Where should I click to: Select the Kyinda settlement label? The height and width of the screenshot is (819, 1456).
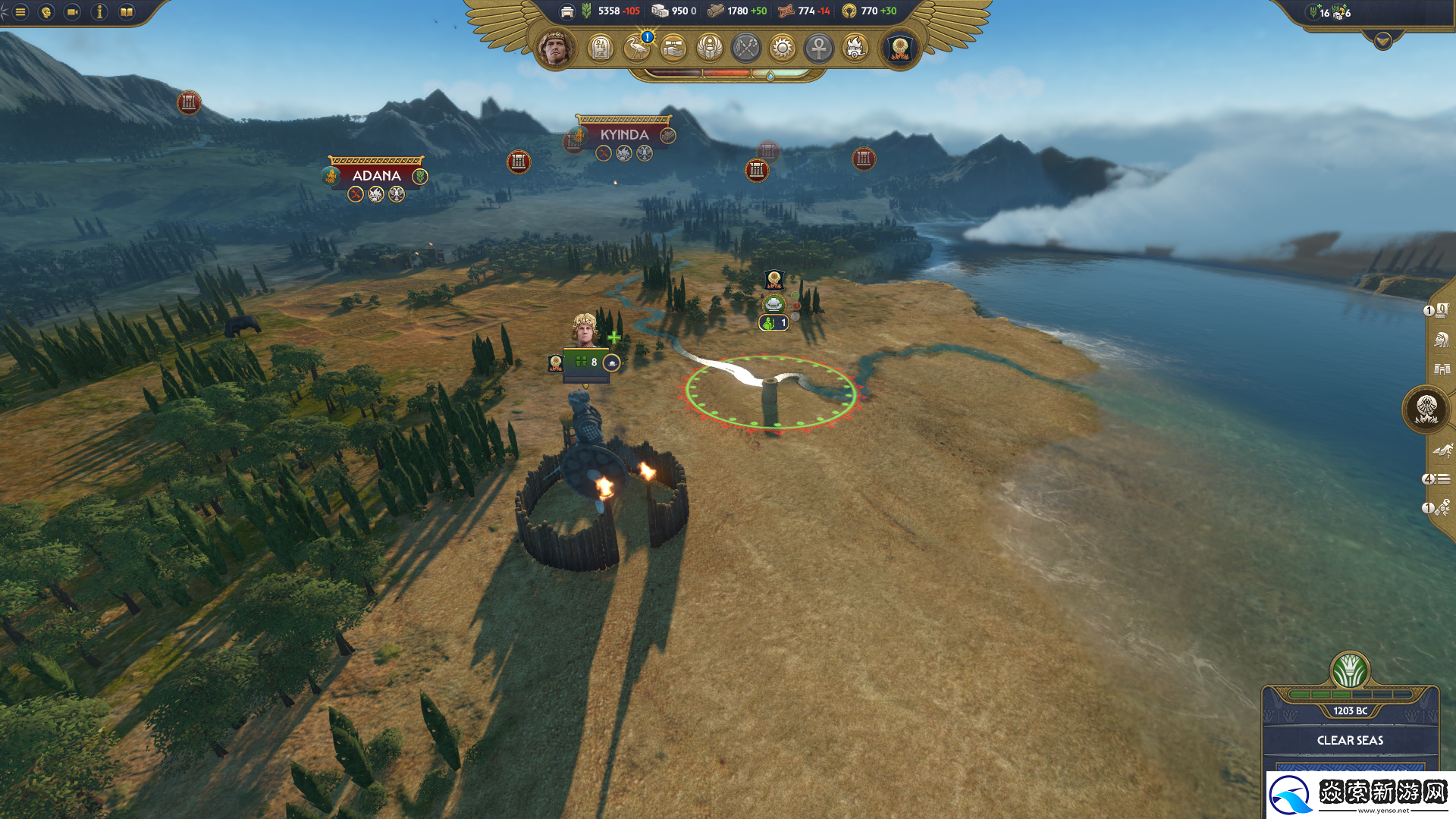tap(623, 135)
